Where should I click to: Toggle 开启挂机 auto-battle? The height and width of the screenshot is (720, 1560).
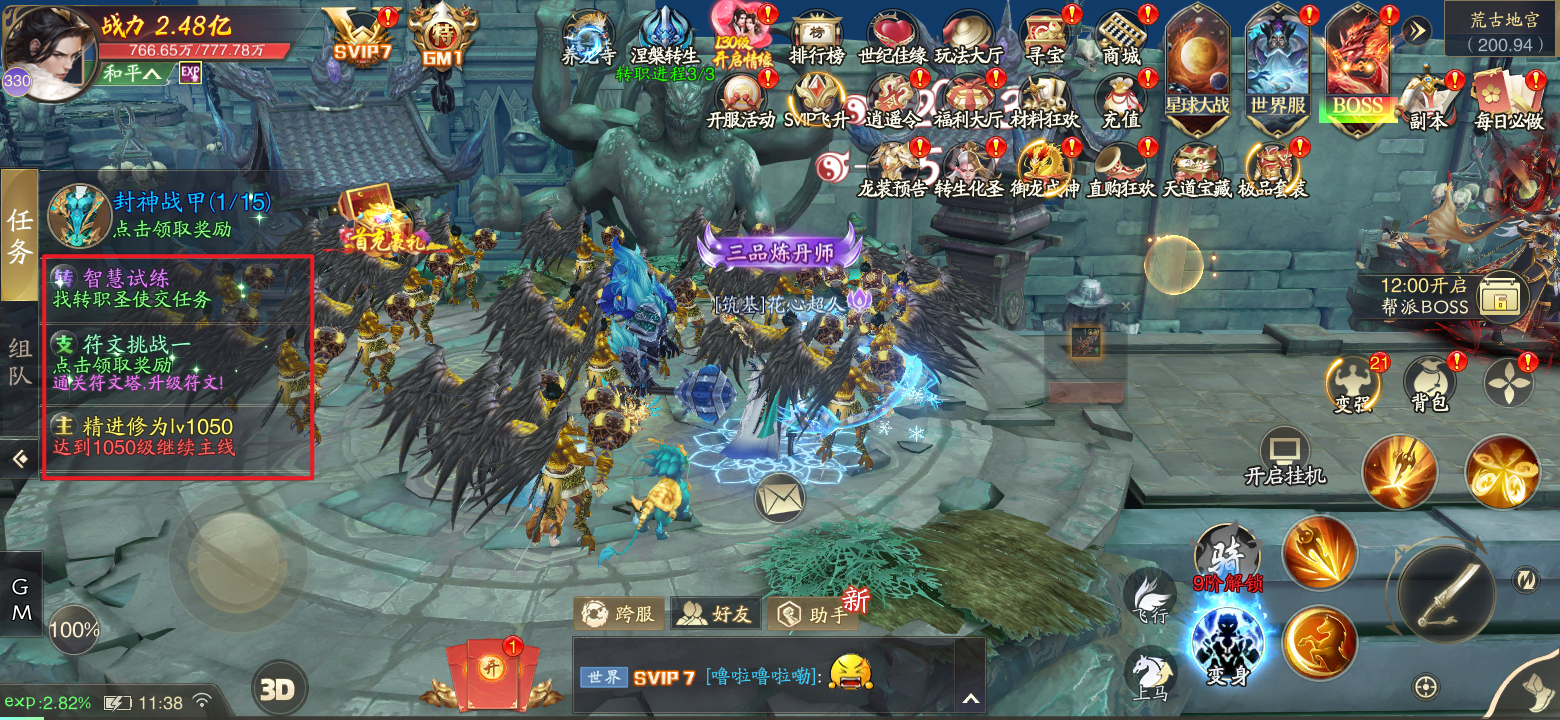tap(1285, 458)
